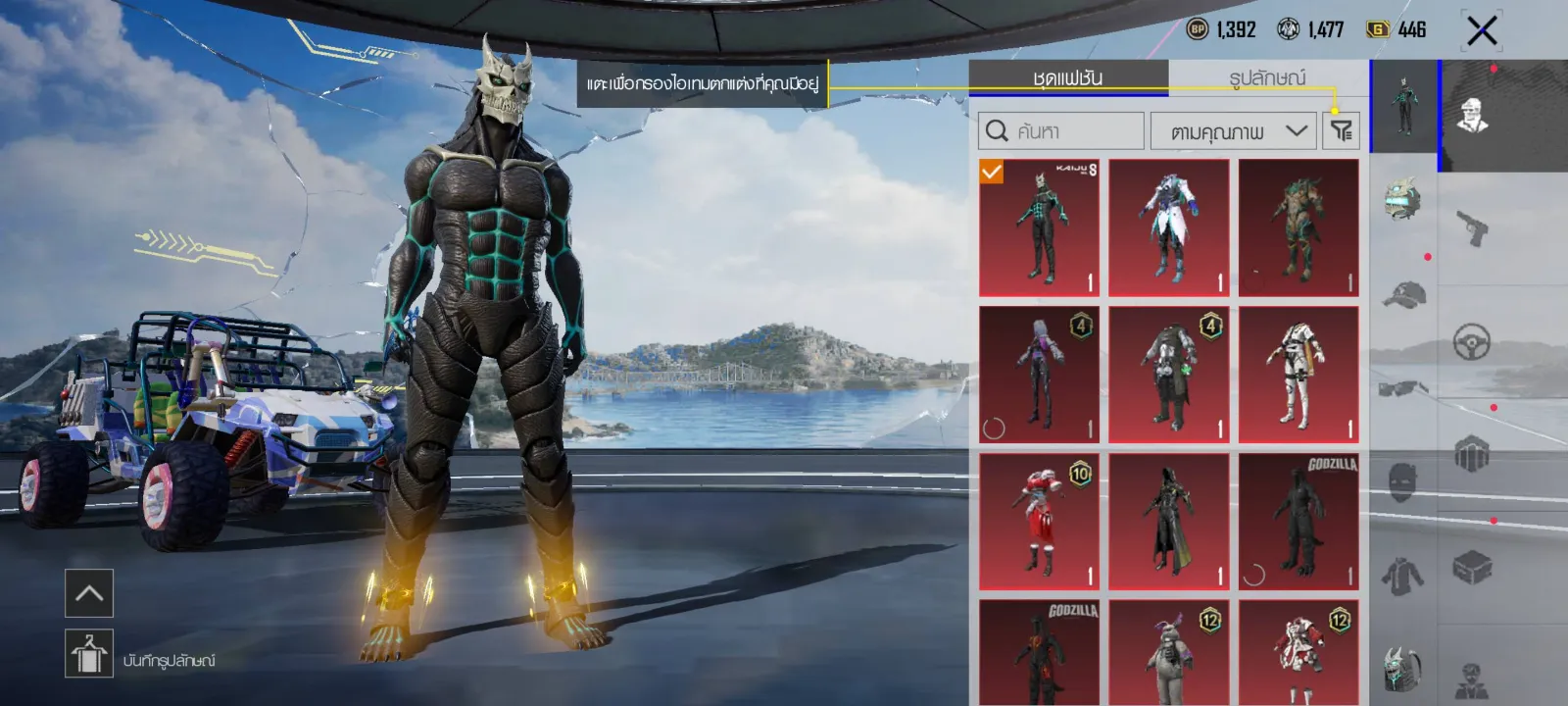Save the appearance with the hanger button
The image size is (1568, 706).
point(89,654)
